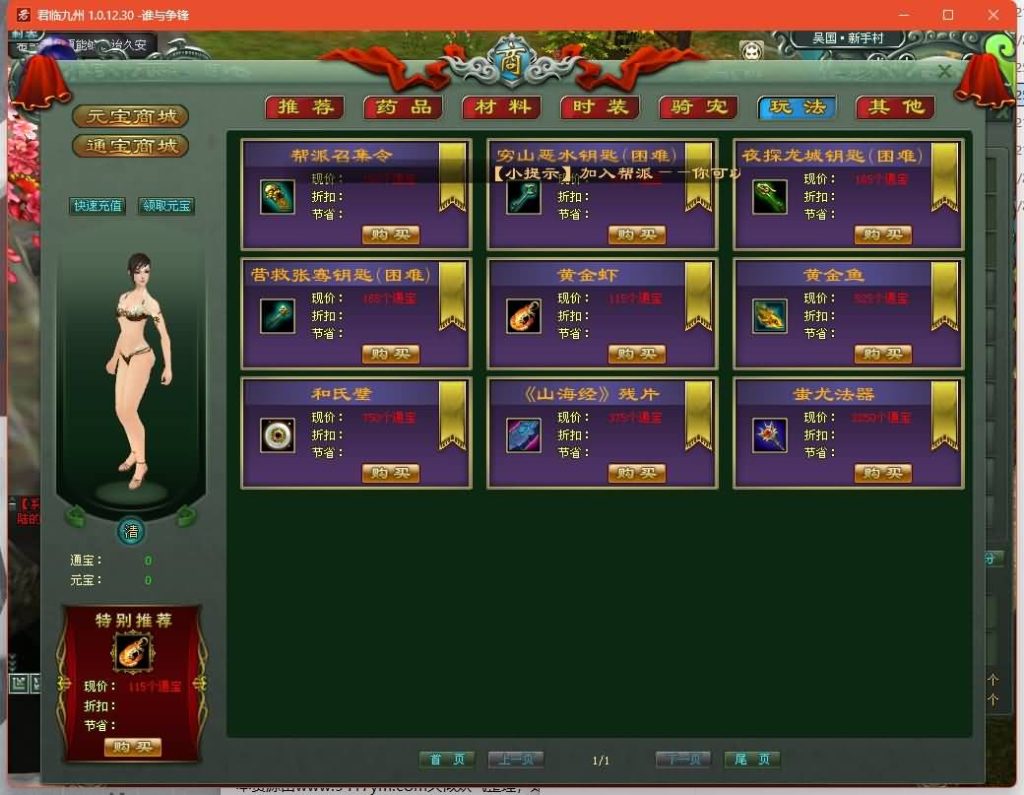Open the 元宝商城 store
This screenshot has width=1024, height=795.
pos(130,116)
